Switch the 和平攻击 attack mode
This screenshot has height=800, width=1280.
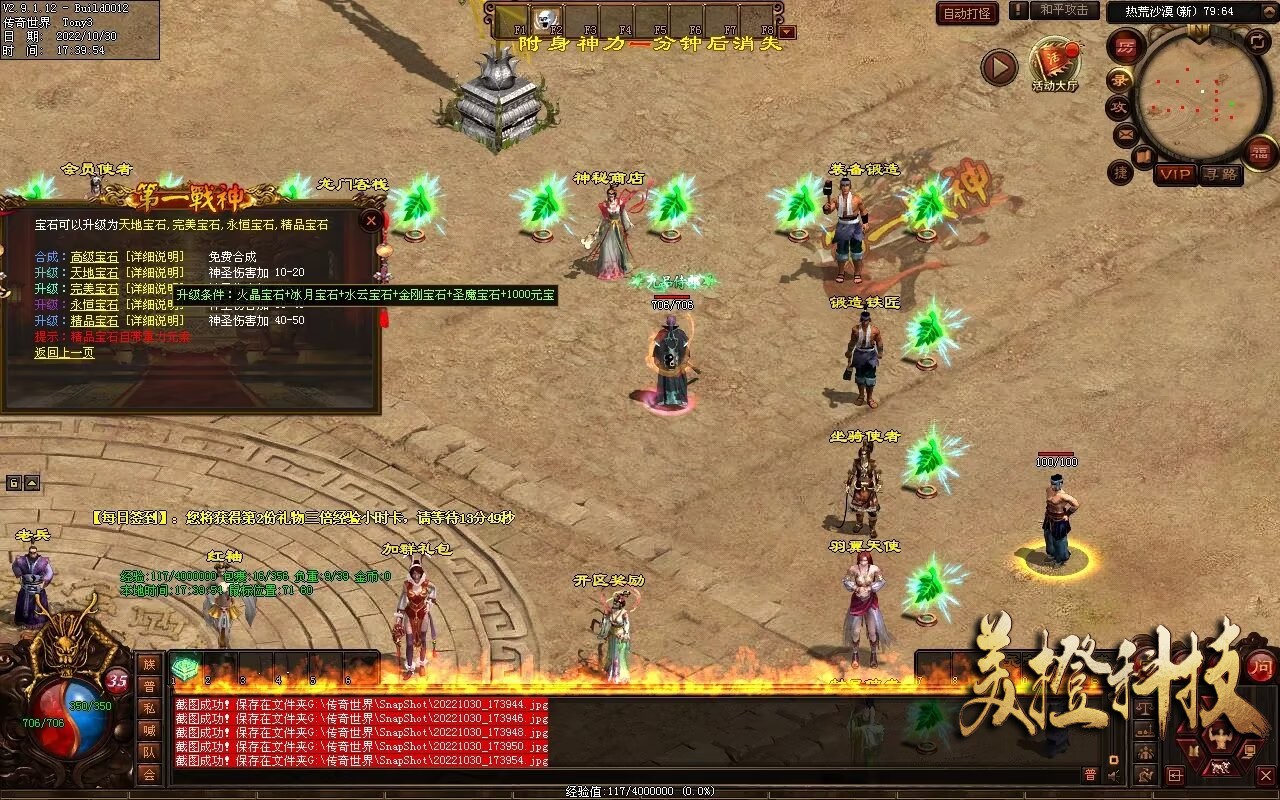(1063, 11)
